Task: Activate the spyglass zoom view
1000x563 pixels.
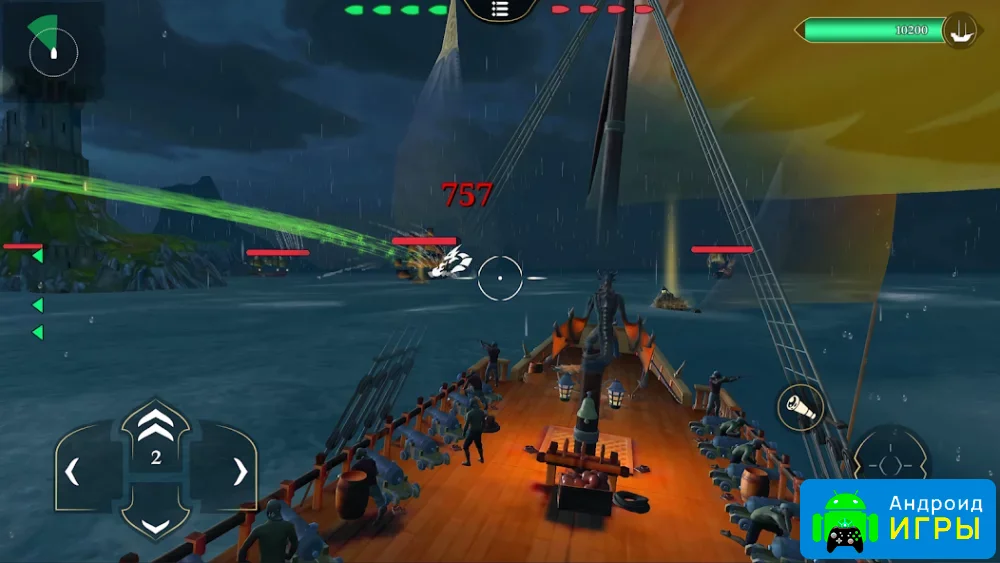Action: 801,408
